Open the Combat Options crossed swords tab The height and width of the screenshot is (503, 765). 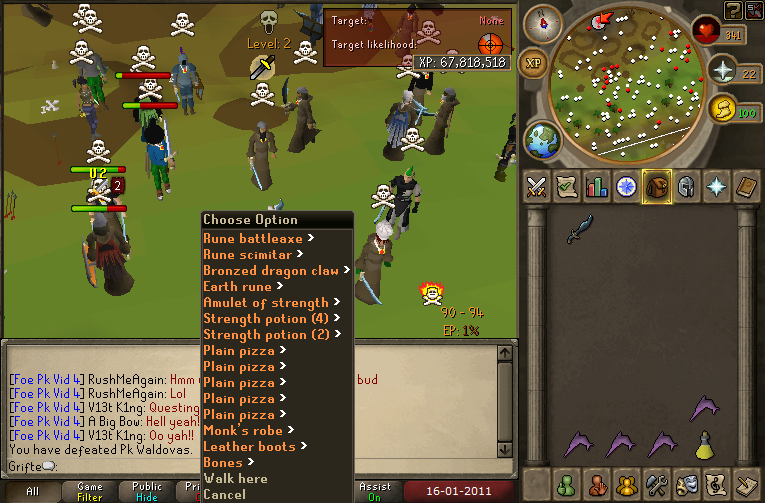tap(536, 187)
